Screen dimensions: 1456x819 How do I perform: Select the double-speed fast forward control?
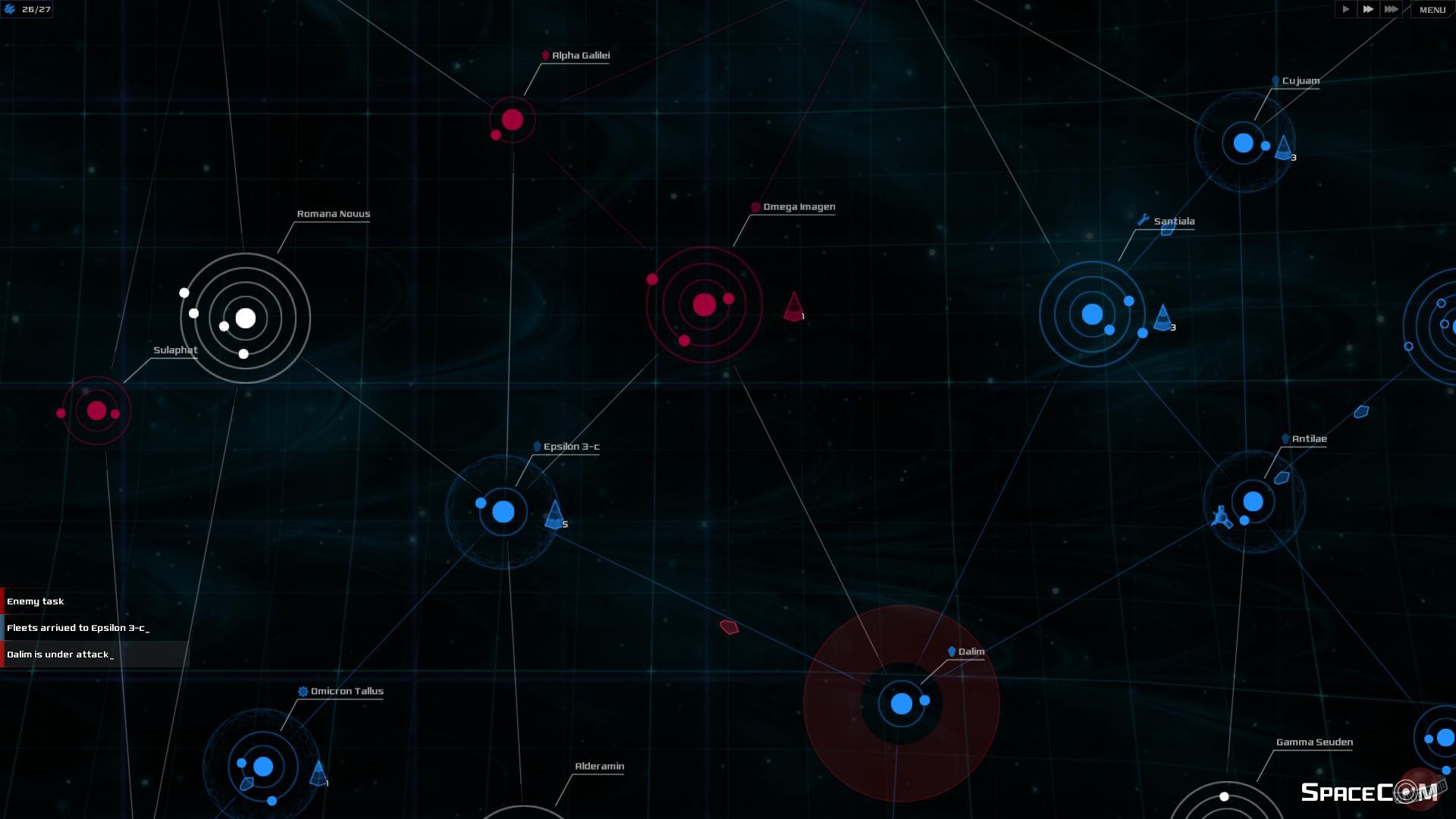point(1367,10)
